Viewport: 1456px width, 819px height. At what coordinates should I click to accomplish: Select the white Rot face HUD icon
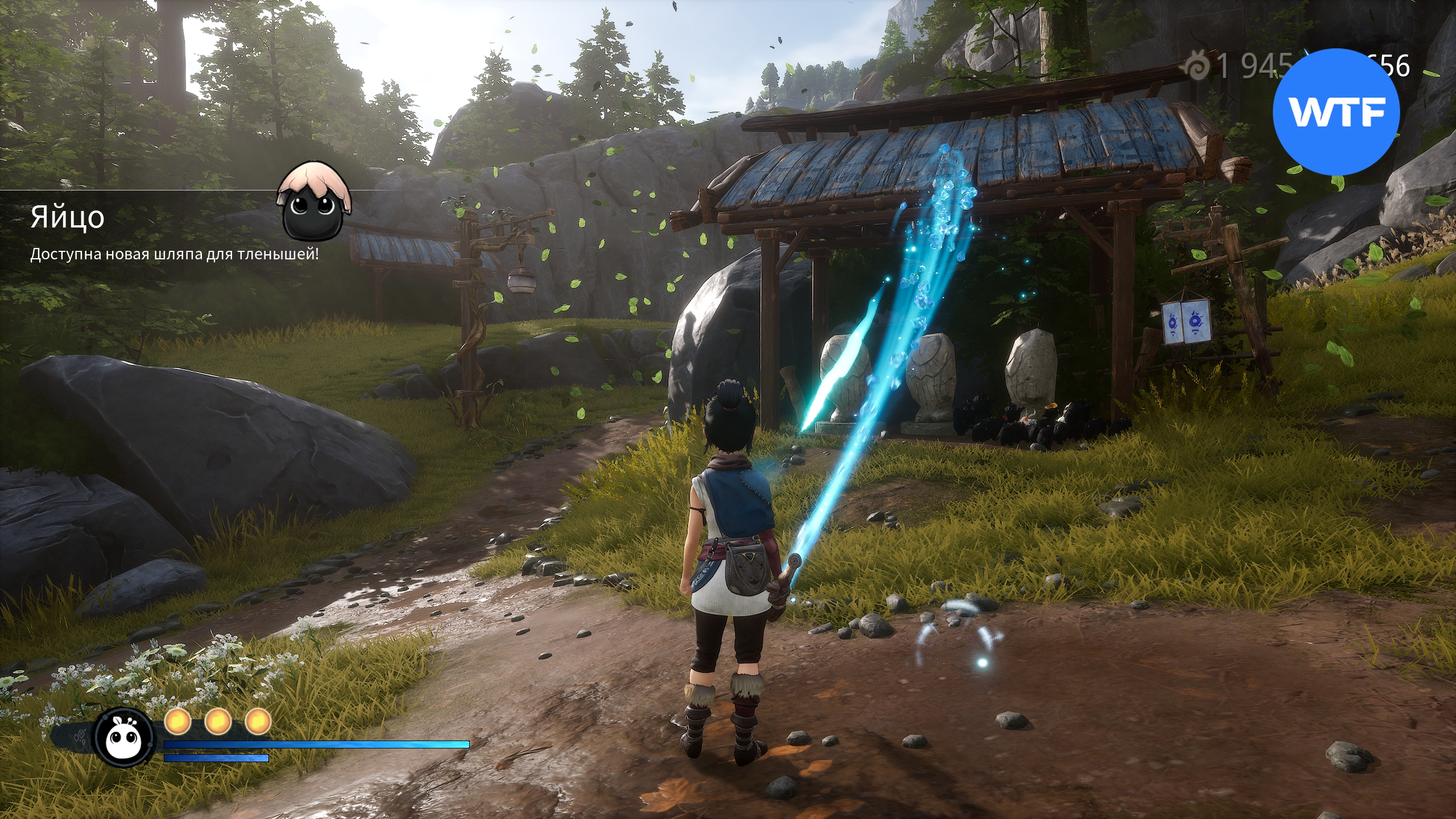tap(123, 738)
